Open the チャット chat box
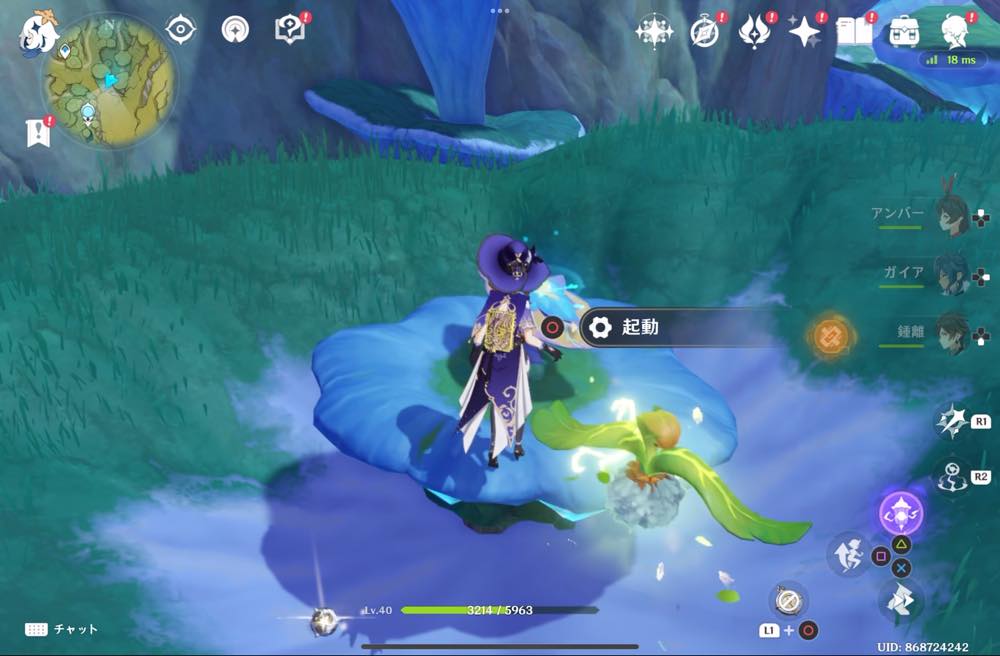 tap(62, 629)
